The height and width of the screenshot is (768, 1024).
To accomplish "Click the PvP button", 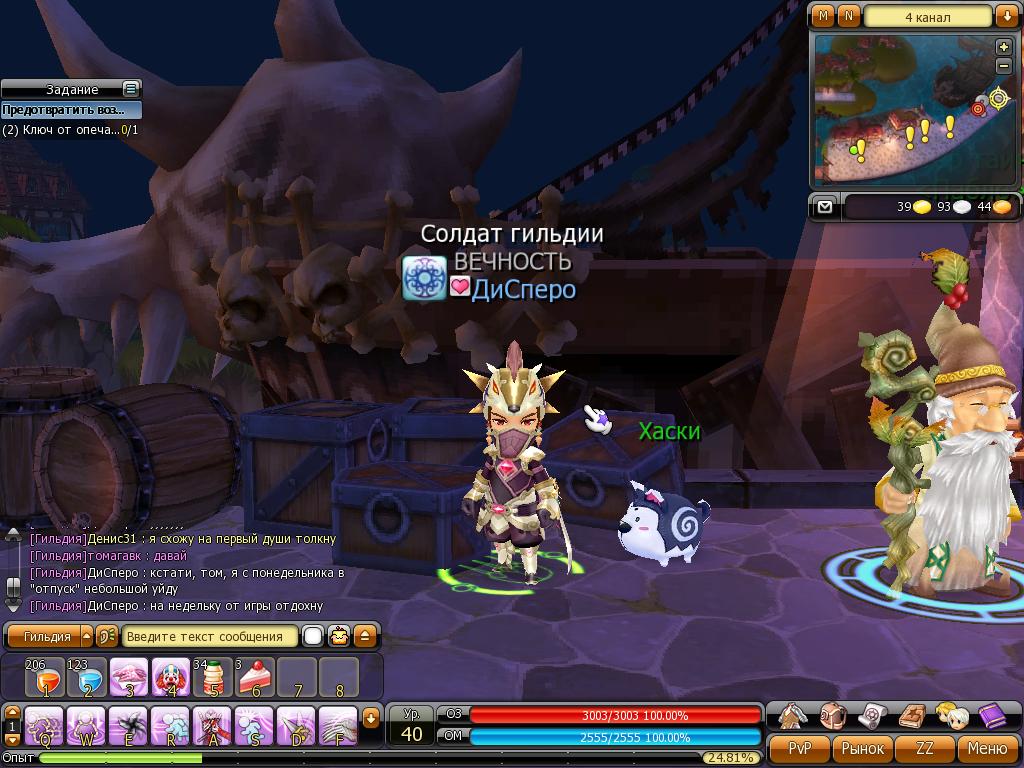I will coord(800,748).
